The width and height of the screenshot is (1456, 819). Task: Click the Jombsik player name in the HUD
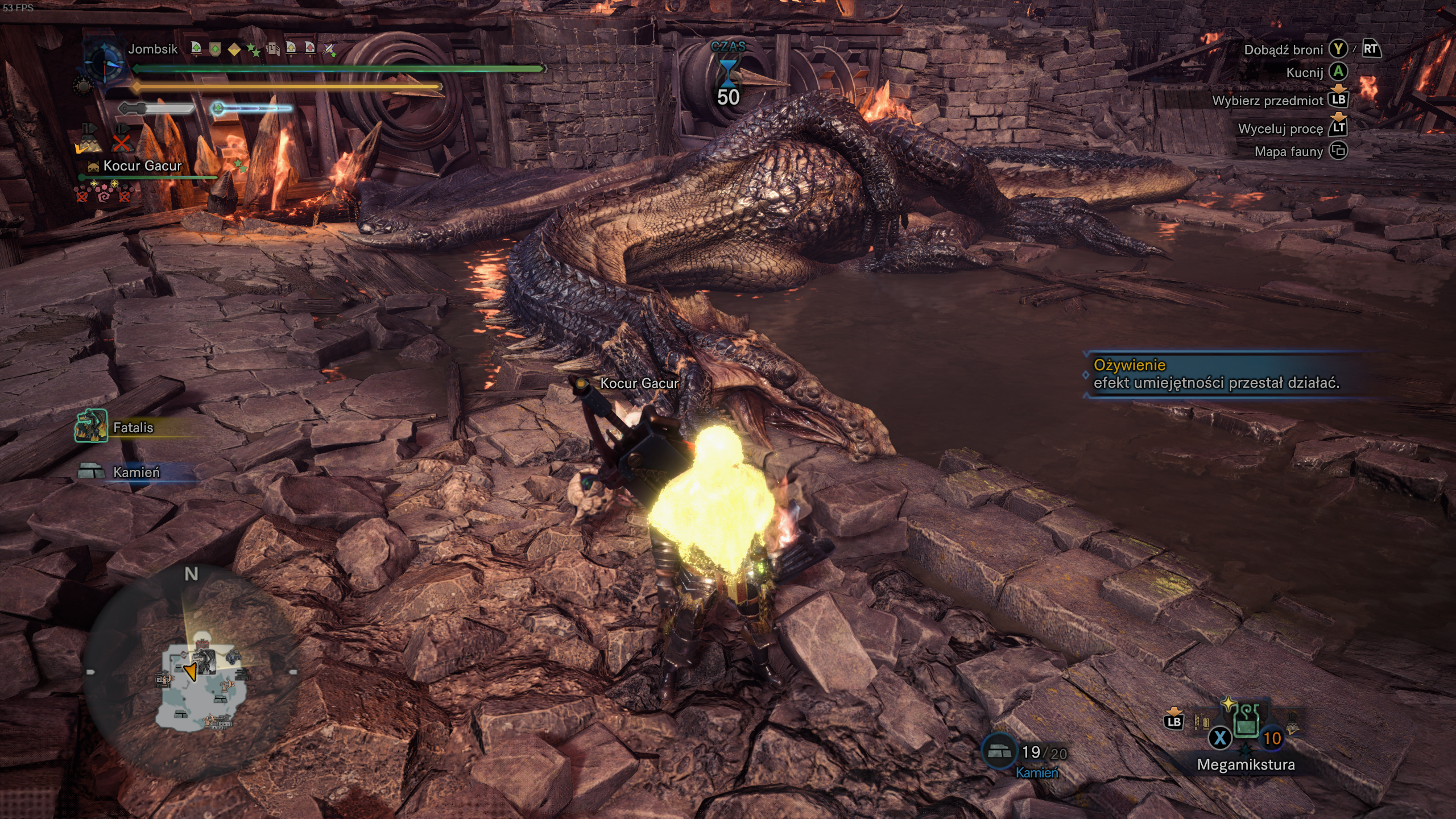pos(152,49)
